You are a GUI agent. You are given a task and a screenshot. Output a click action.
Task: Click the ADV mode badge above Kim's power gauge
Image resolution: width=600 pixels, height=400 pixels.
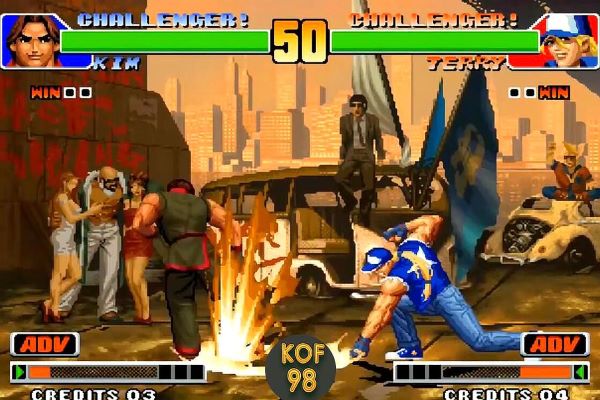[x=45, y=345]
